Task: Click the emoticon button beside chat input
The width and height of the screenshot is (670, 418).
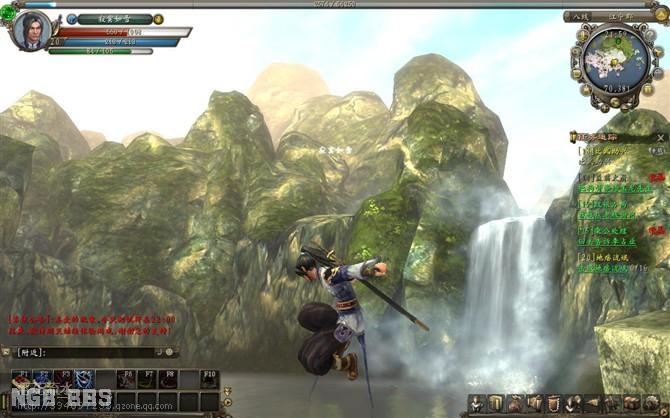Action: click(x=169, y=352)
